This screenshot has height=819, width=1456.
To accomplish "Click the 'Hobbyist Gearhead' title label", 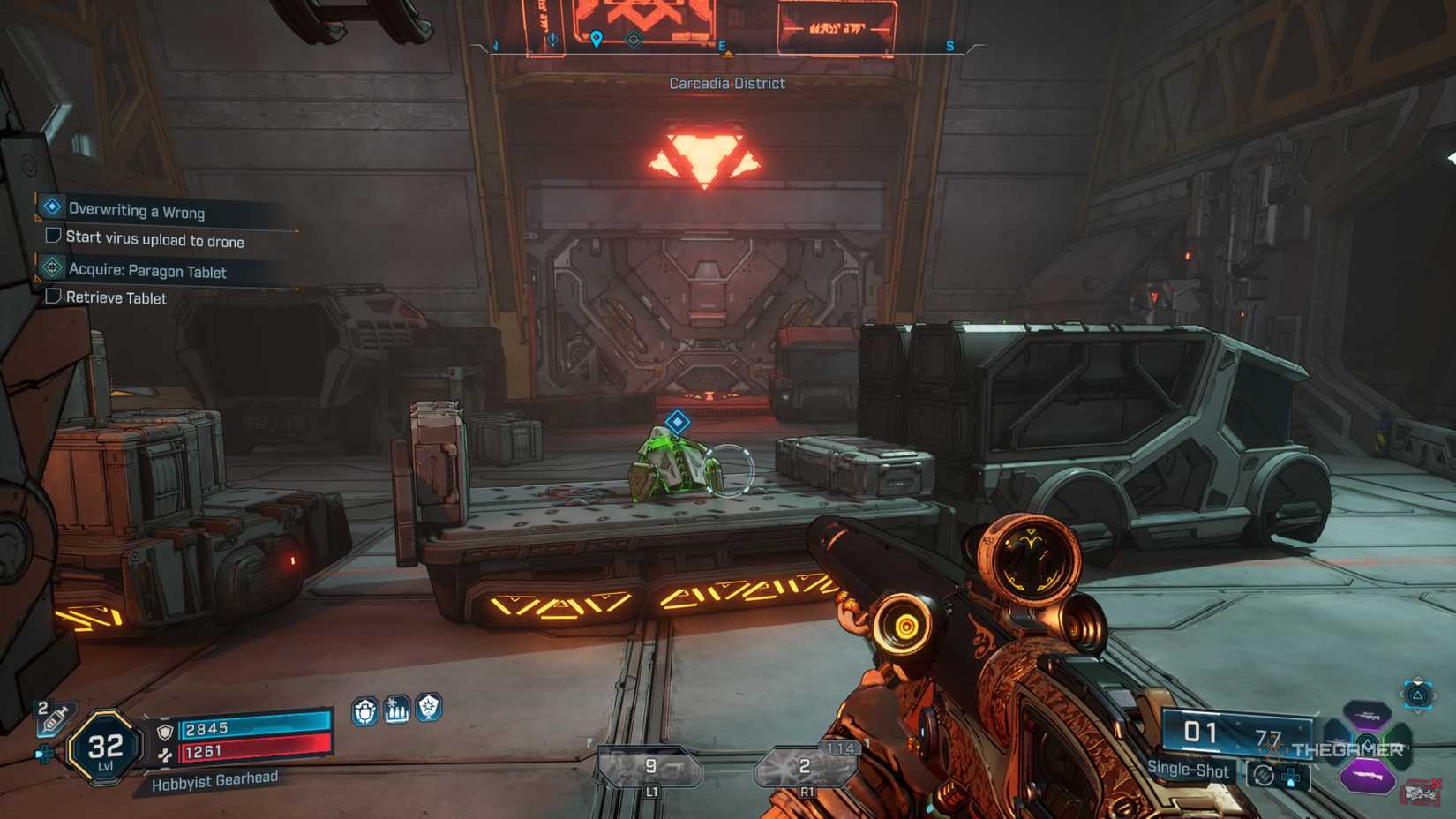I will pos(214,779).
